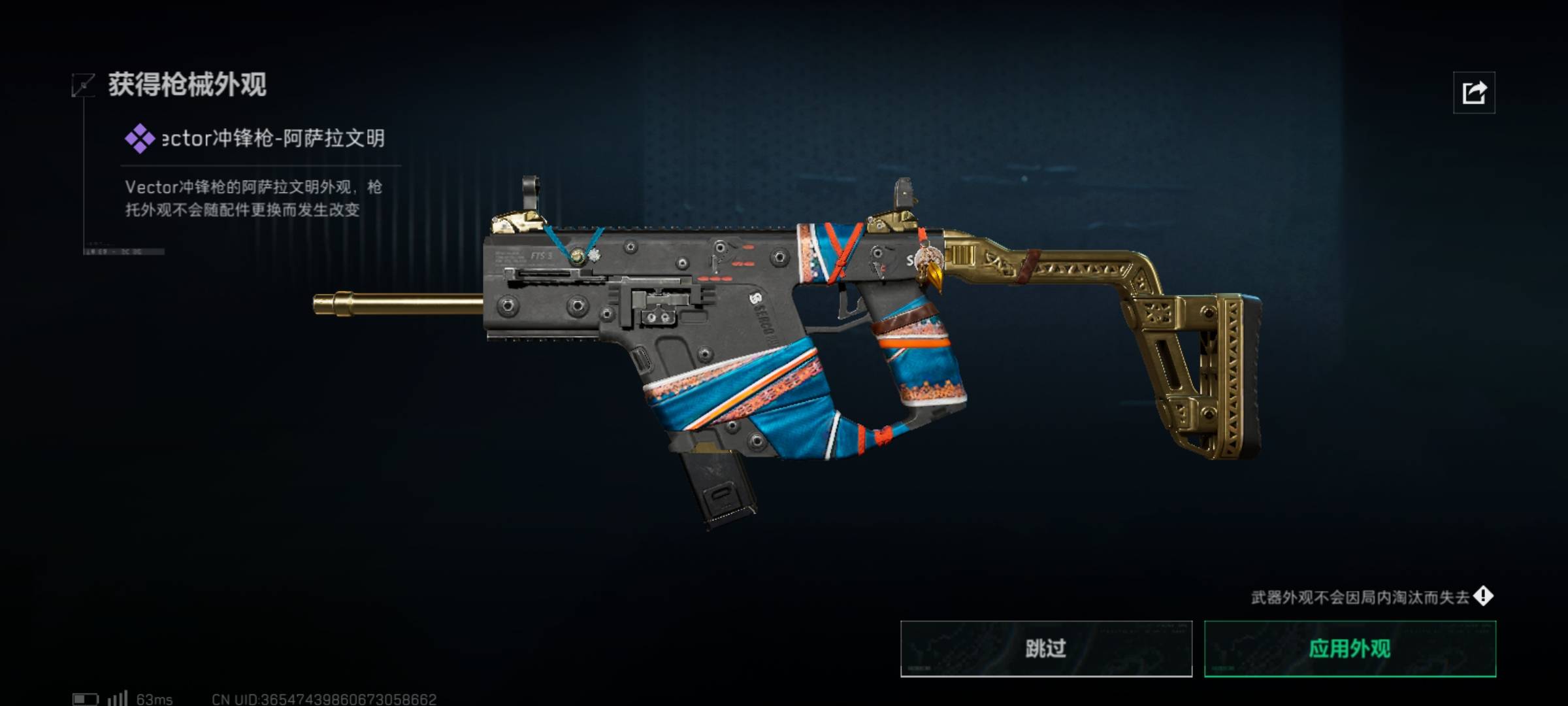Open the share icon button
This screenshot has height=706, width=1568.
(1473, 93)
